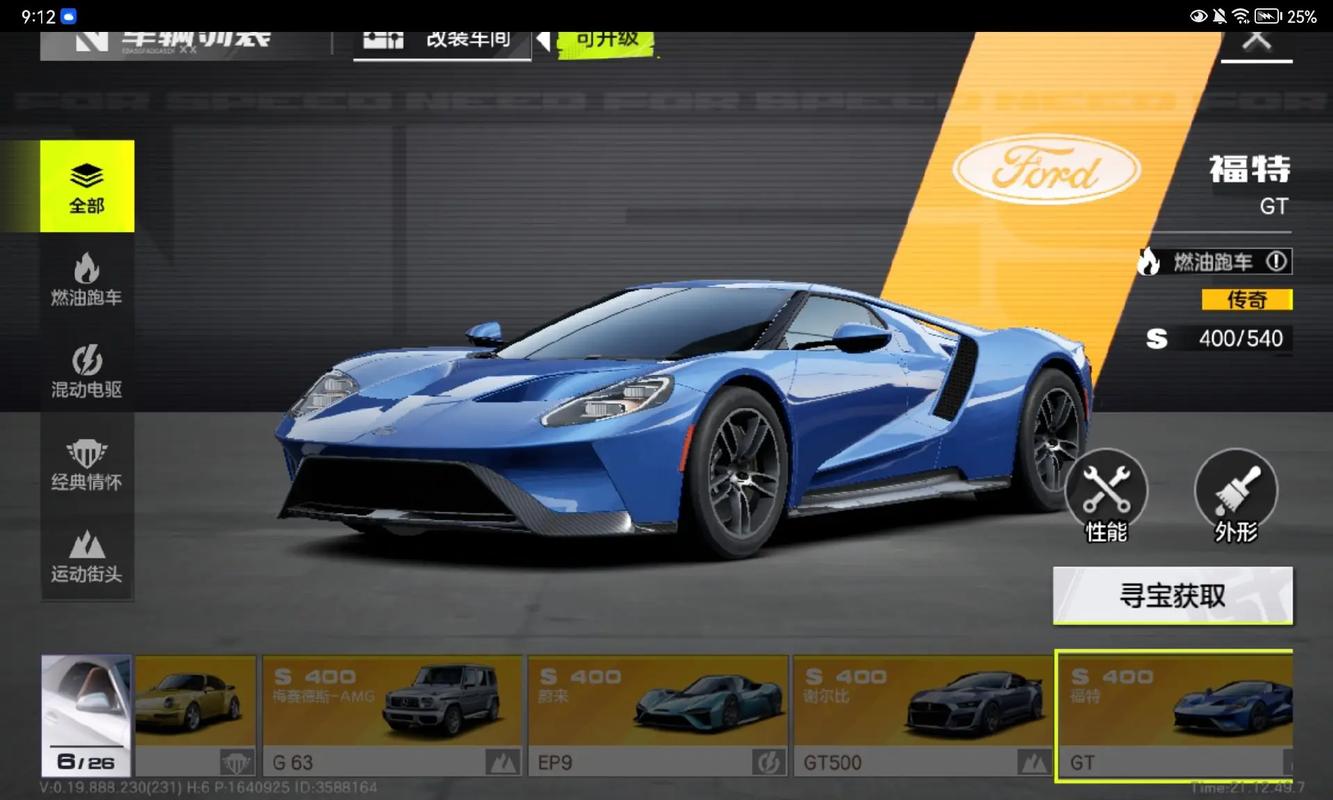Viewport: 1333px width, 800px height.
Task: Show the 经典情怀 classic category tab
Action: pos(87,464)
